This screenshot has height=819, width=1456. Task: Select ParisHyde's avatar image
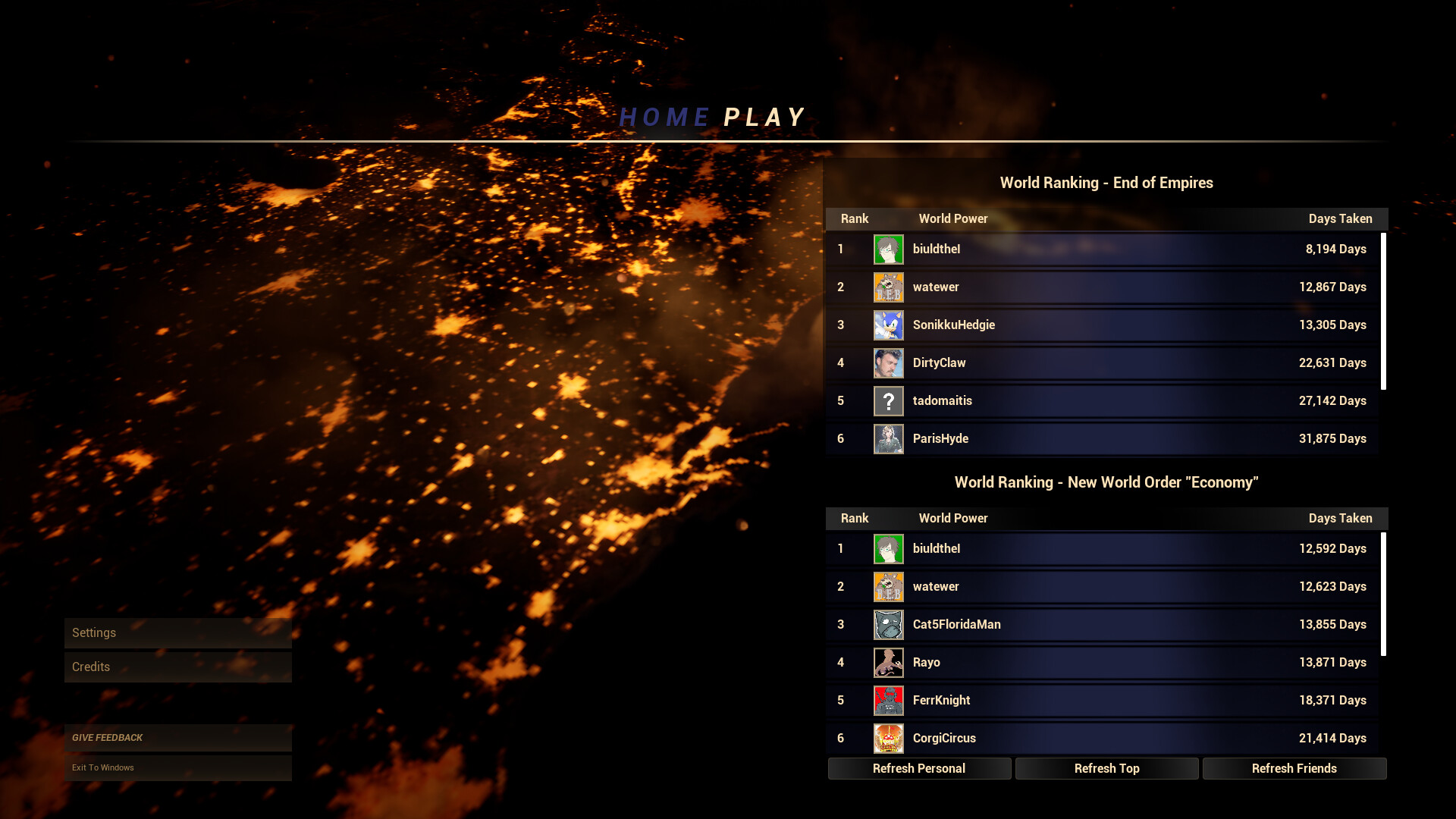tap(888, 438)
